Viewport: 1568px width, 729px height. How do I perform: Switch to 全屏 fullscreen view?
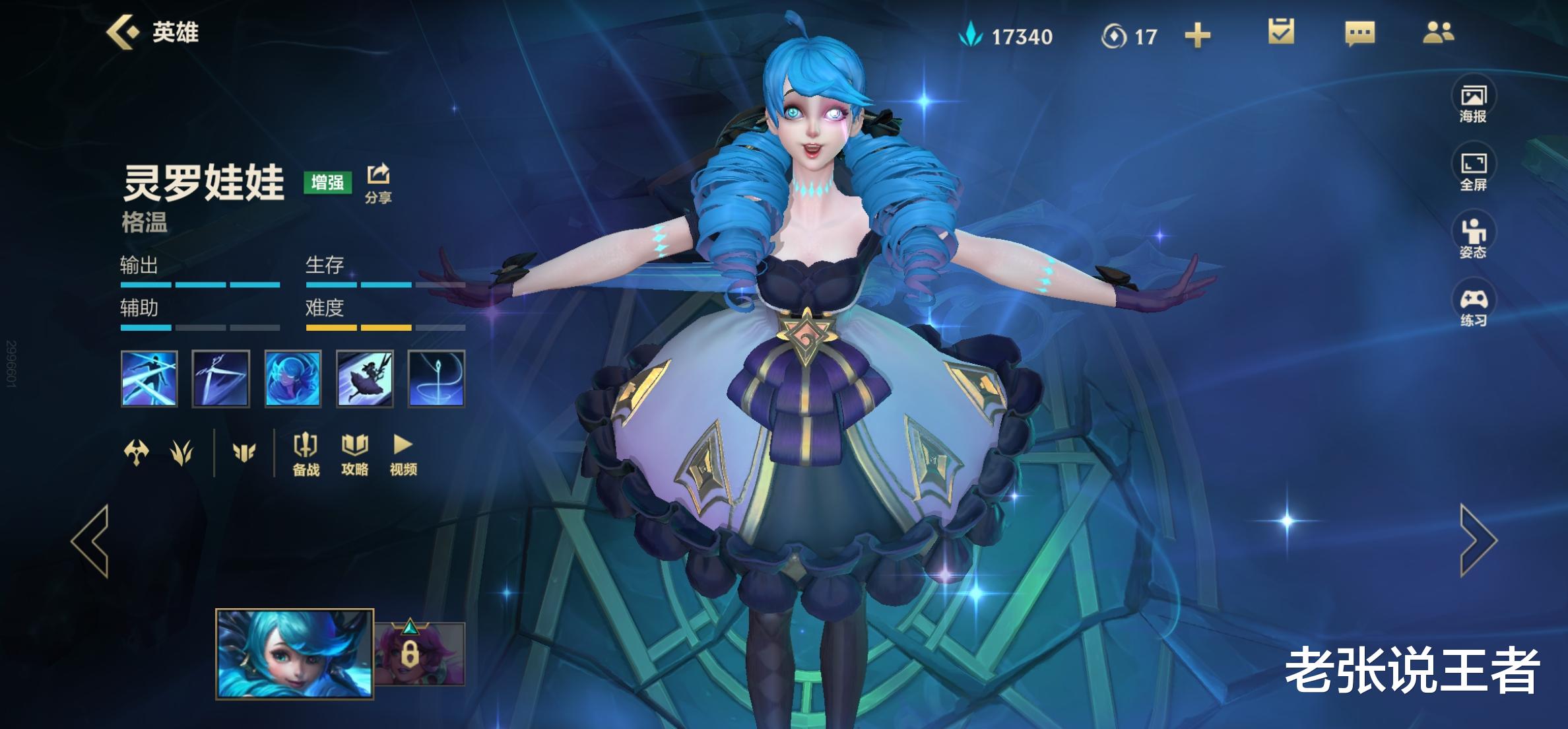tap(1473, 171)
